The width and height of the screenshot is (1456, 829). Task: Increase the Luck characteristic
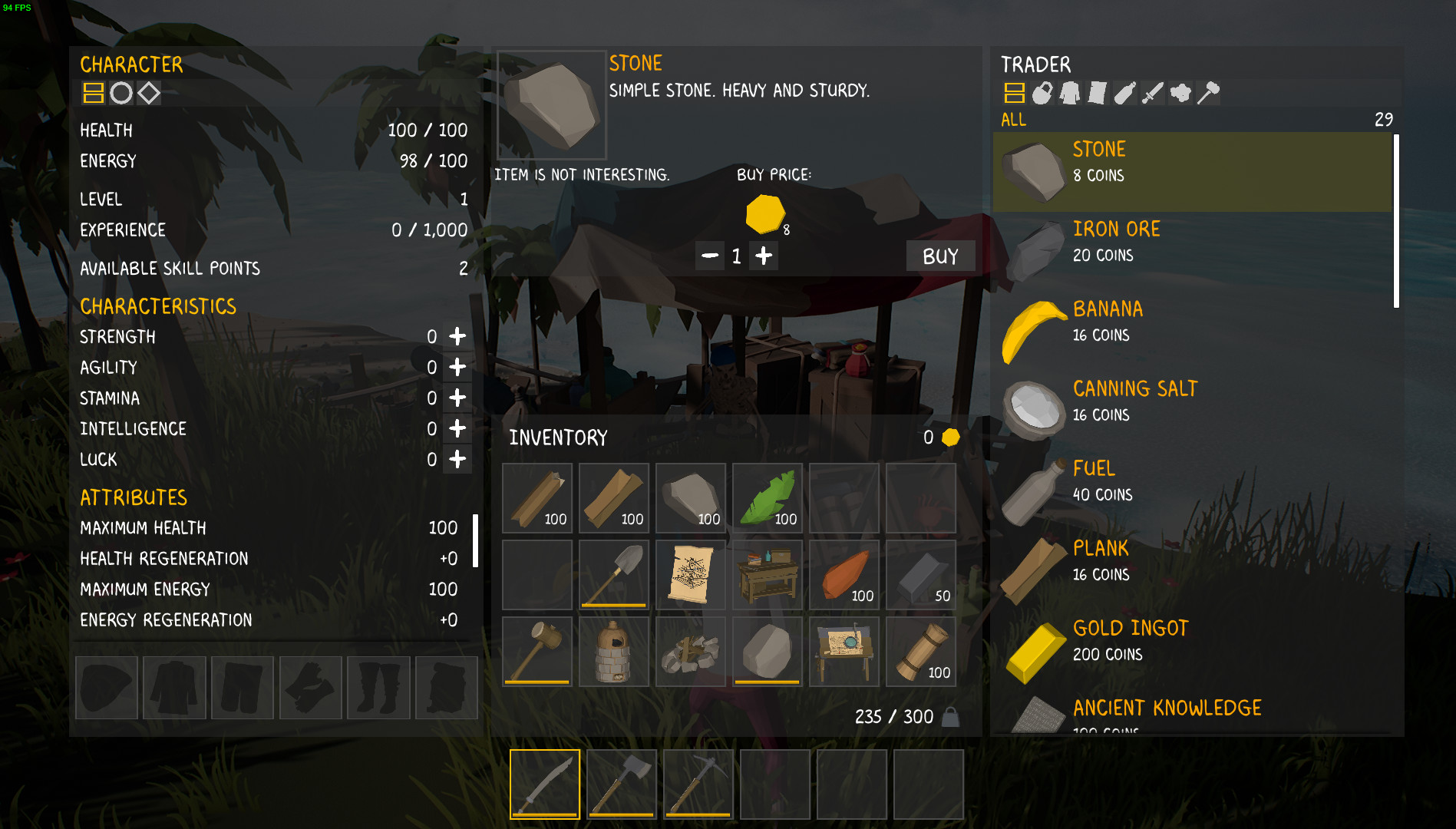point(457,459)
